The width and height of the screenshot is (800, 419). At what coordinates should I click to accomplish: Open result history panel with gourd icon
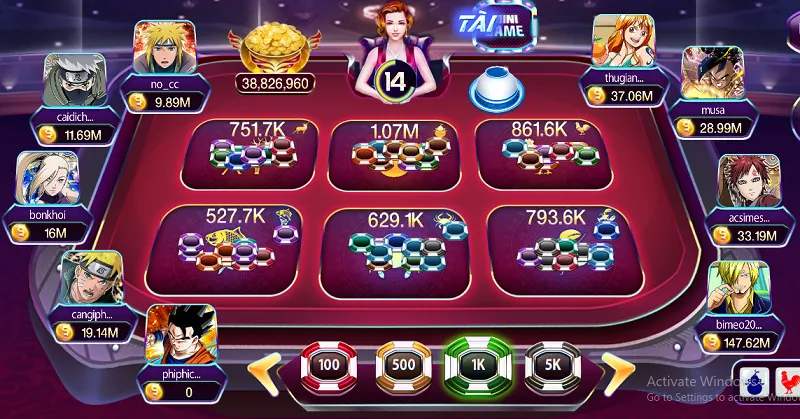pos(758,381)
